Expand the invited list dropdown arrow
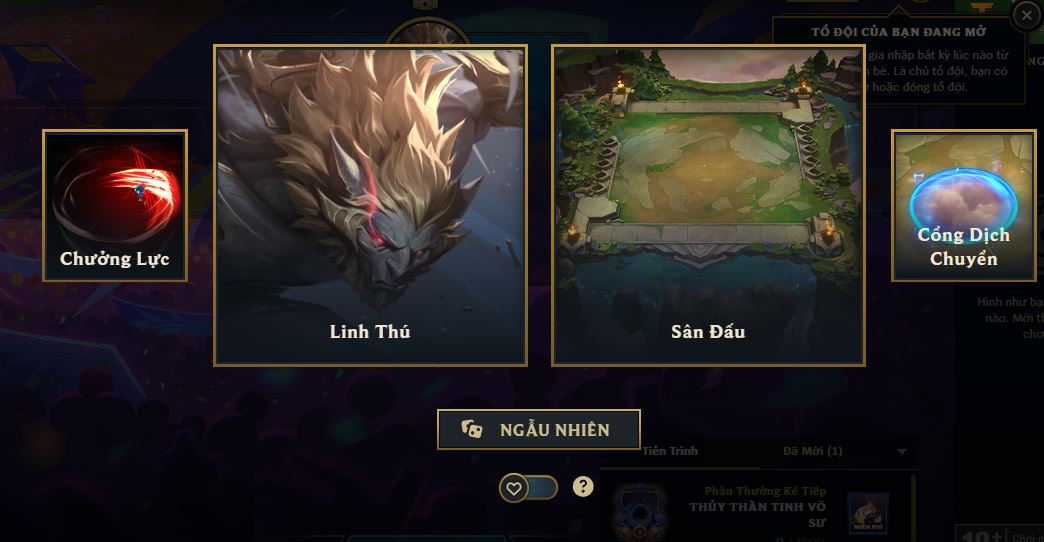1044x542 pixels. 902,452
